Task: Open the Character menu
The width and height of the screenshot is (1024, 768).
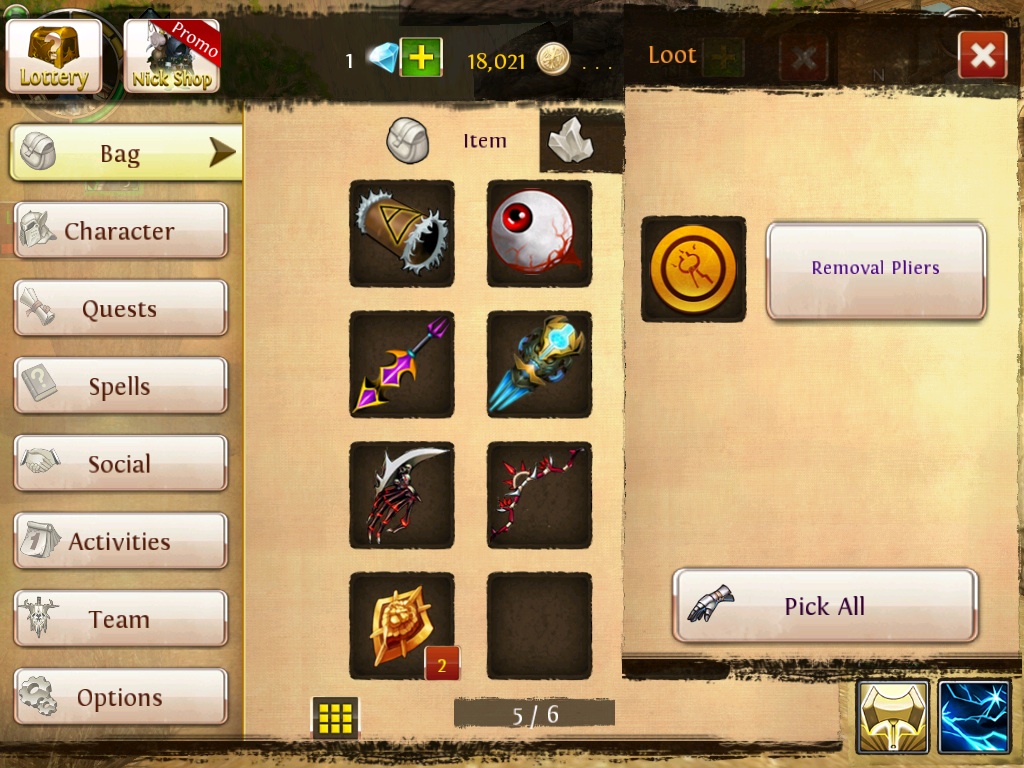Action: click(x=120, y=231)
